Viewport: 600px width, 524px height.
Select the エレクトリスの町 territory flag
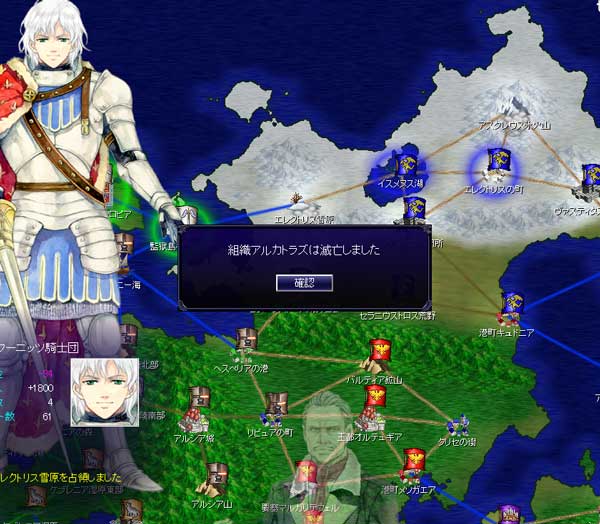pos(496,164)
